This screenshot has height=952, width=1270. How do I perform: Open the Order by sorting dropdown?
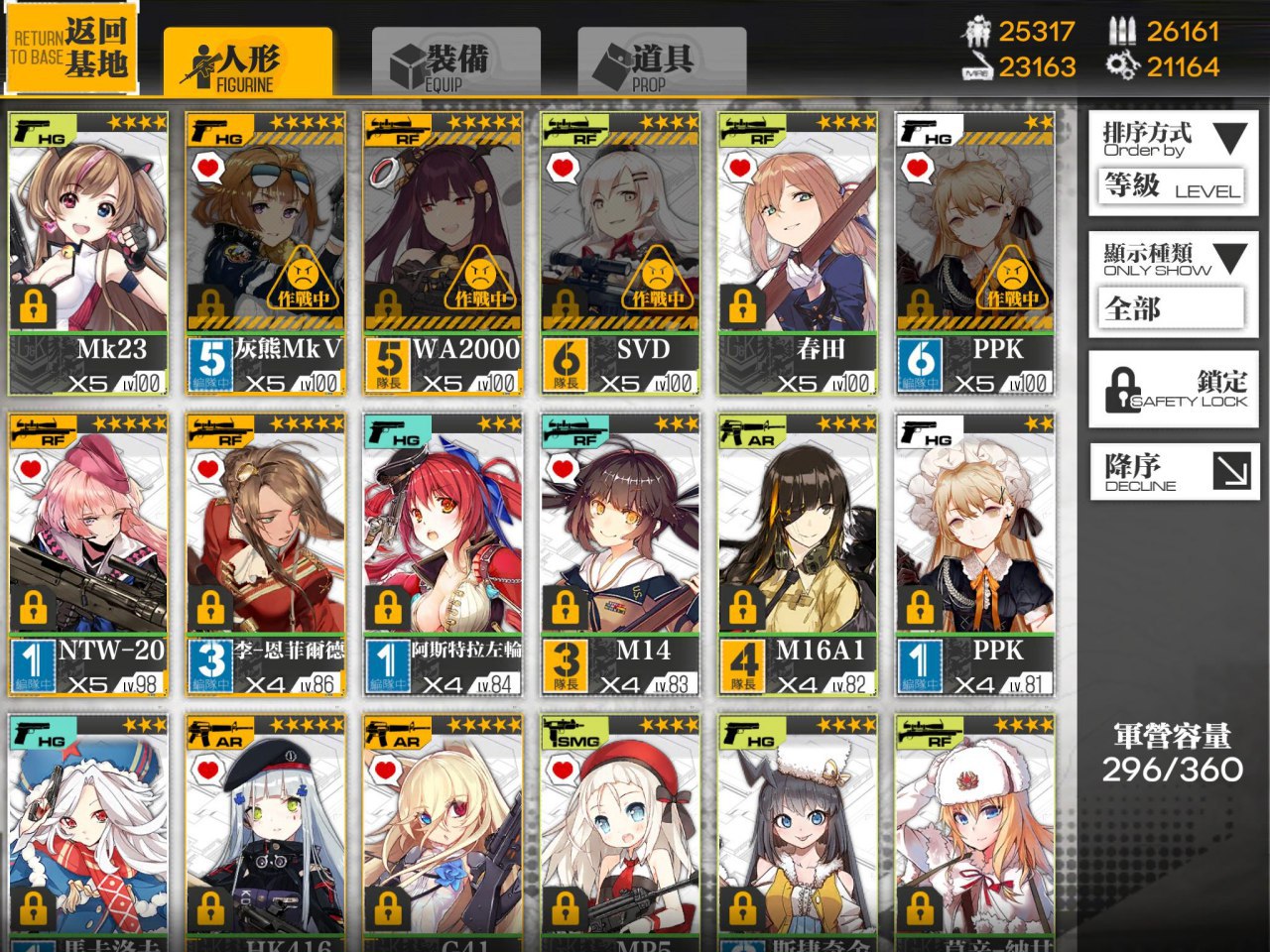pos(1173,162)
